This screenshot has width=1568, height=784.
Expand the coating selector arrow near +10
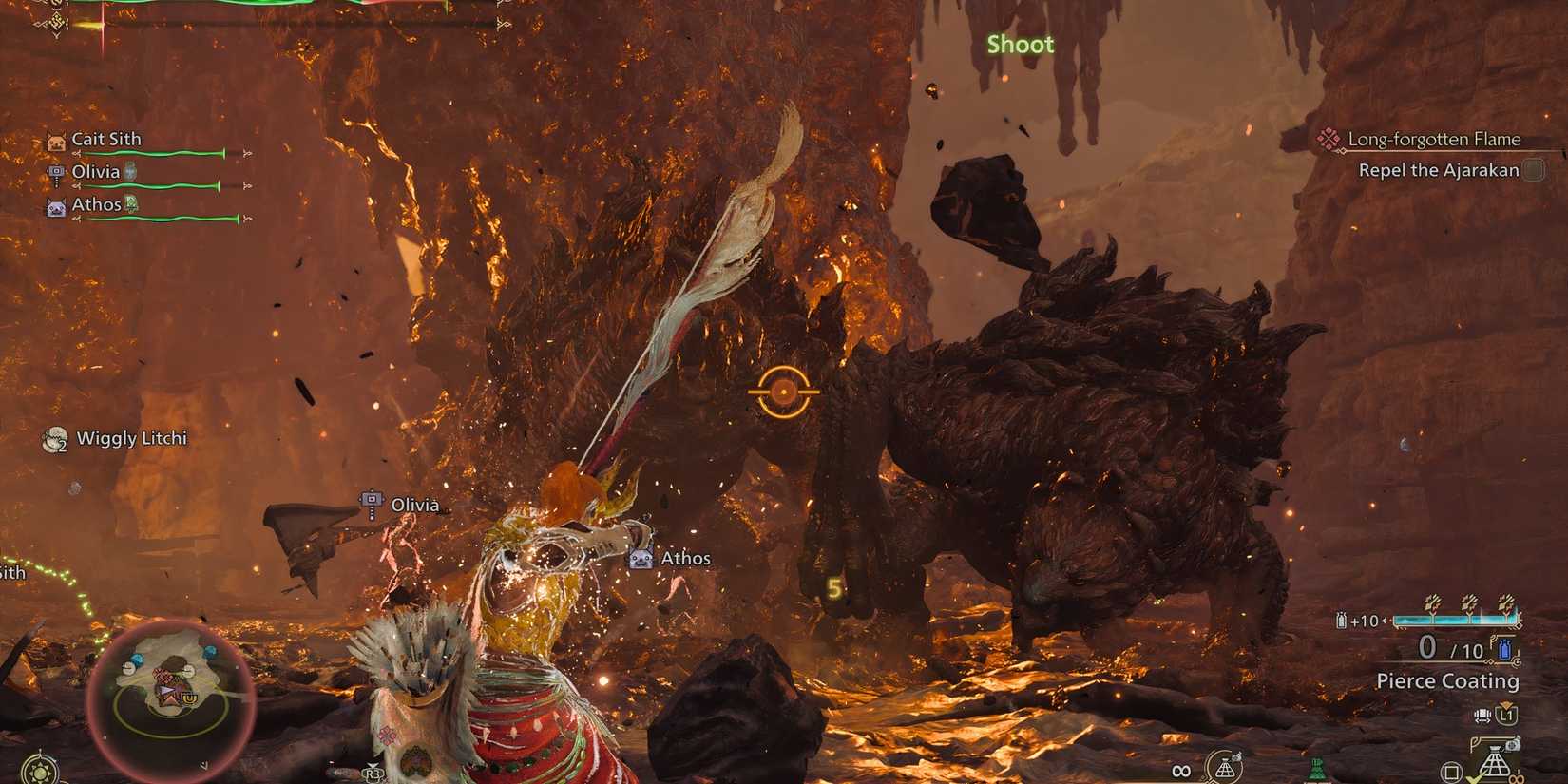[1386, 619]
